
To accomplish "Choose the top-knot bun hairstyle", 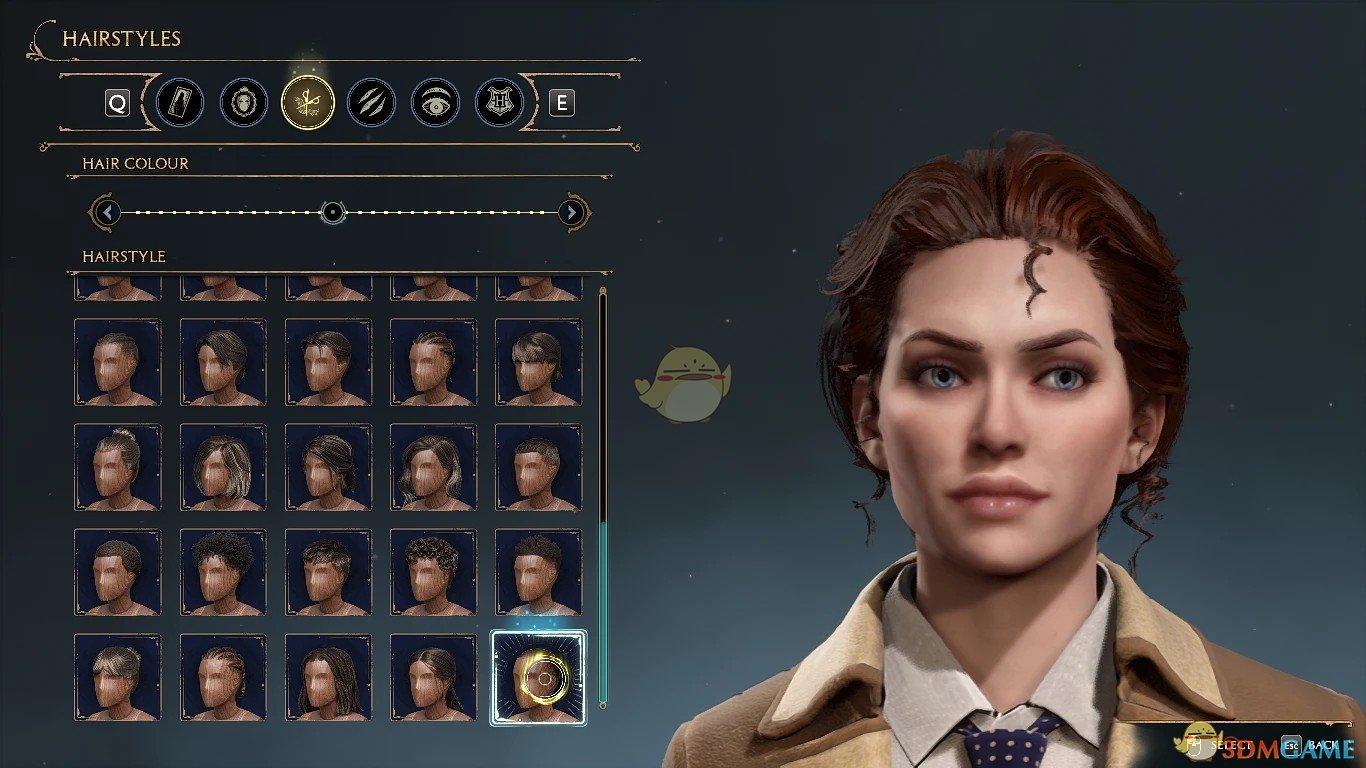I will tap(117, 467).
